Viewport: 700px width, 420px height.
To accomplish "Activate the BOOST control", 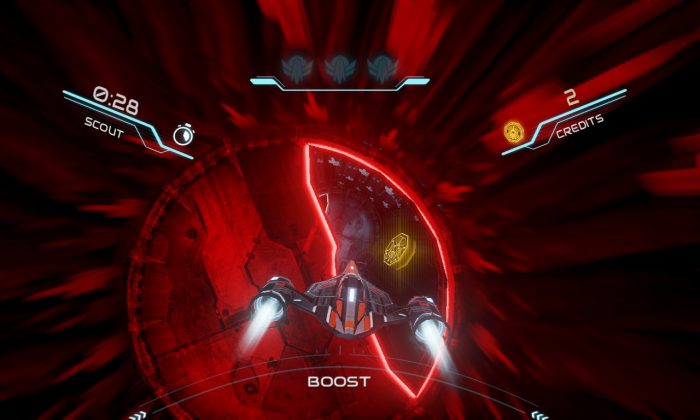I will coord(338,381).
